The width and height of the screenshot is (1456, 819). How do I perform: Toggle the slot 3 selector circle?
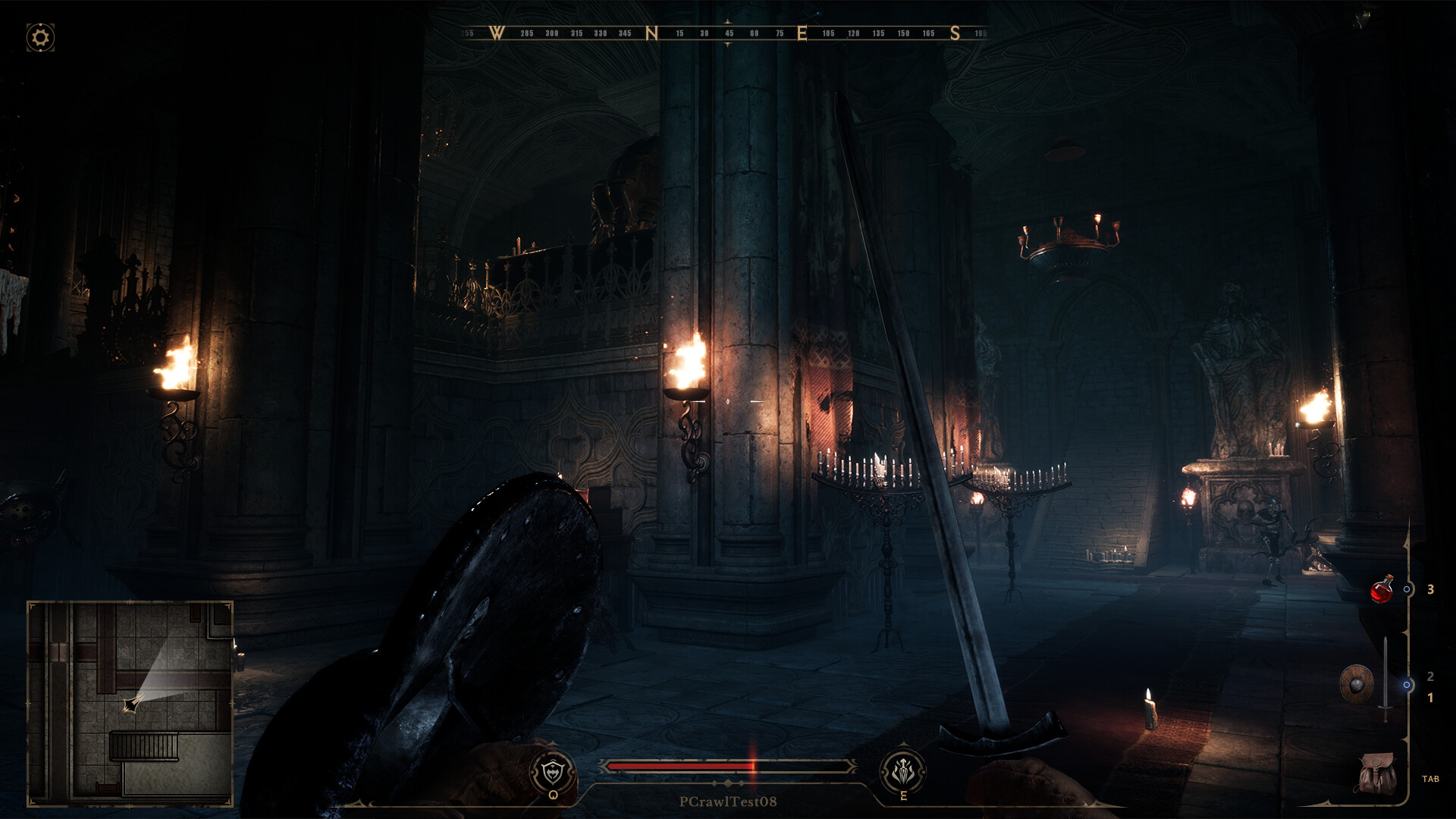pyautogui.click(x=1407, y=590)
